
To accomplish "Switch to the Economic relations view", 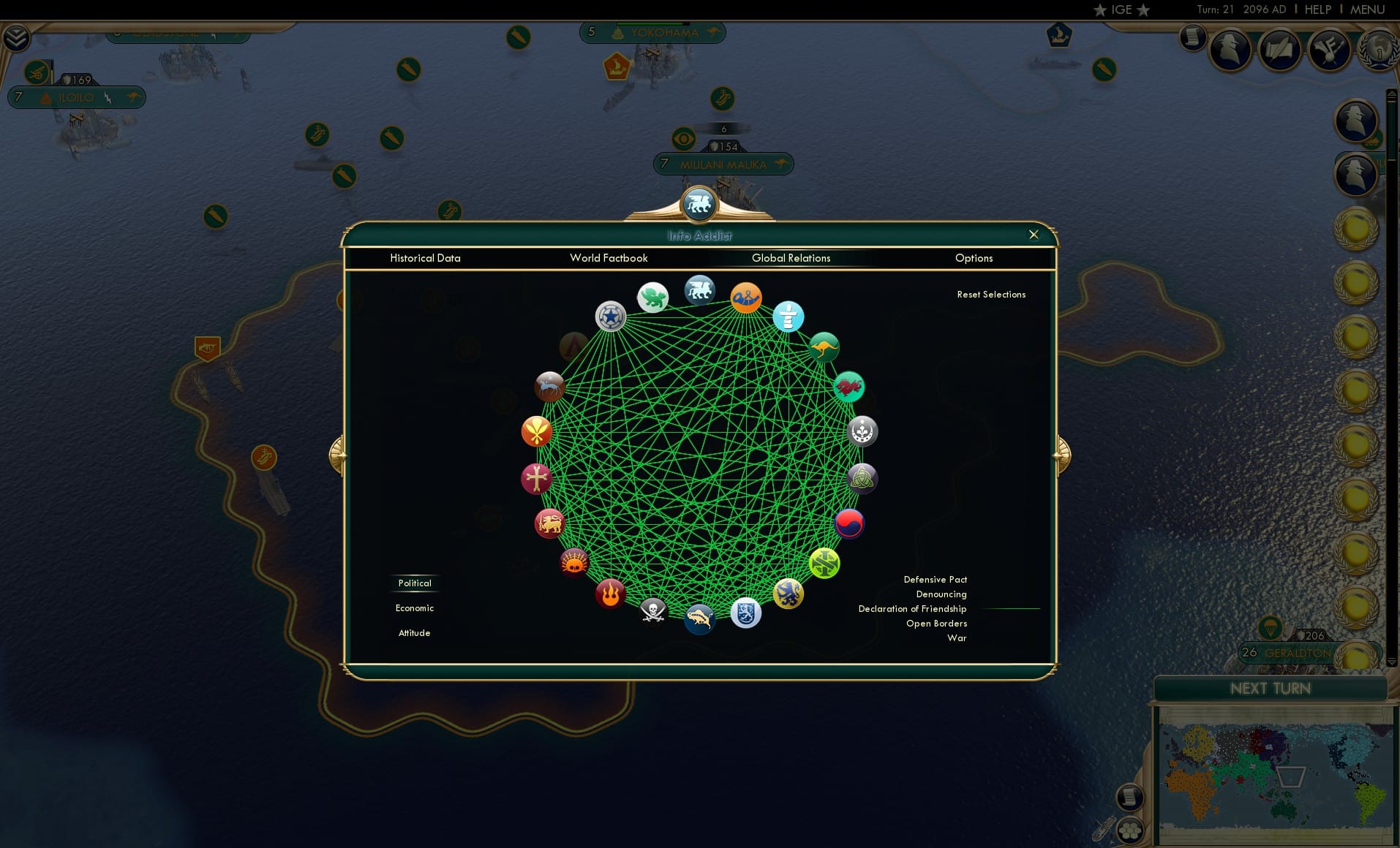I will click(x=414, y=607).
